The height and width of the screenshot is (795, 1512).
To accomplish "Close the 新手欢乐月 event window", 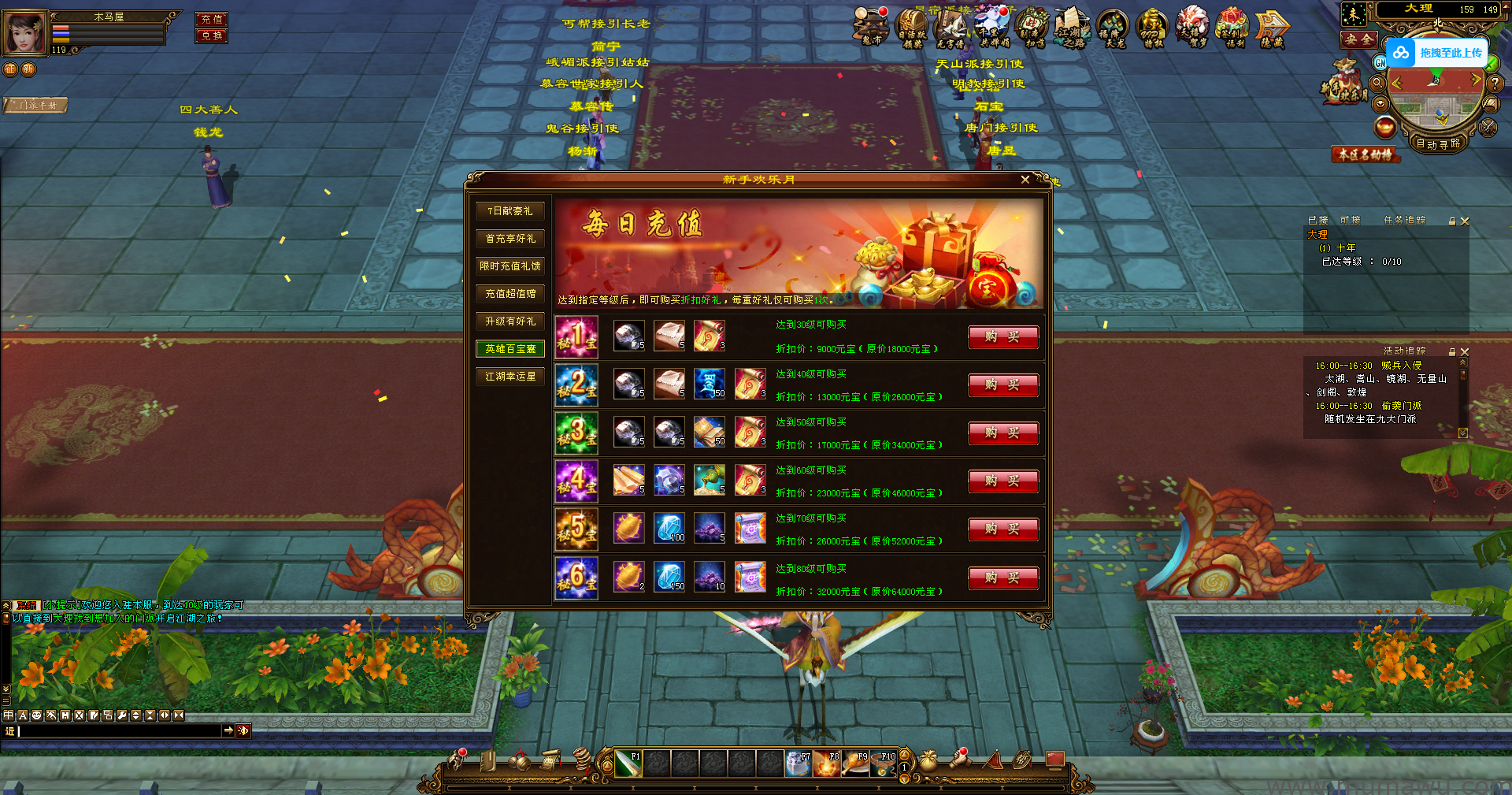I will (1025, 180).
